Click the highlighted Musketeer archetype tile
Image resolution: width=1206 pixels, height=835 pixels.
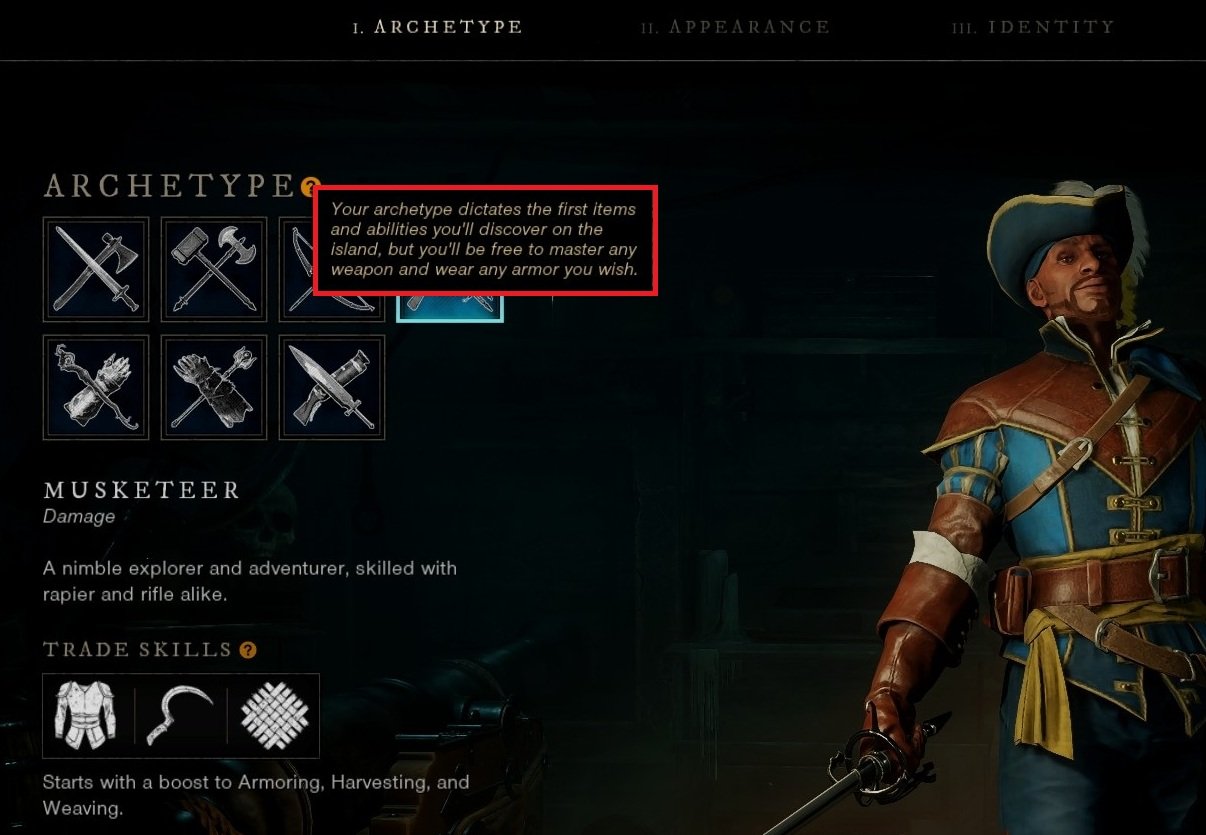pos(450,308)
